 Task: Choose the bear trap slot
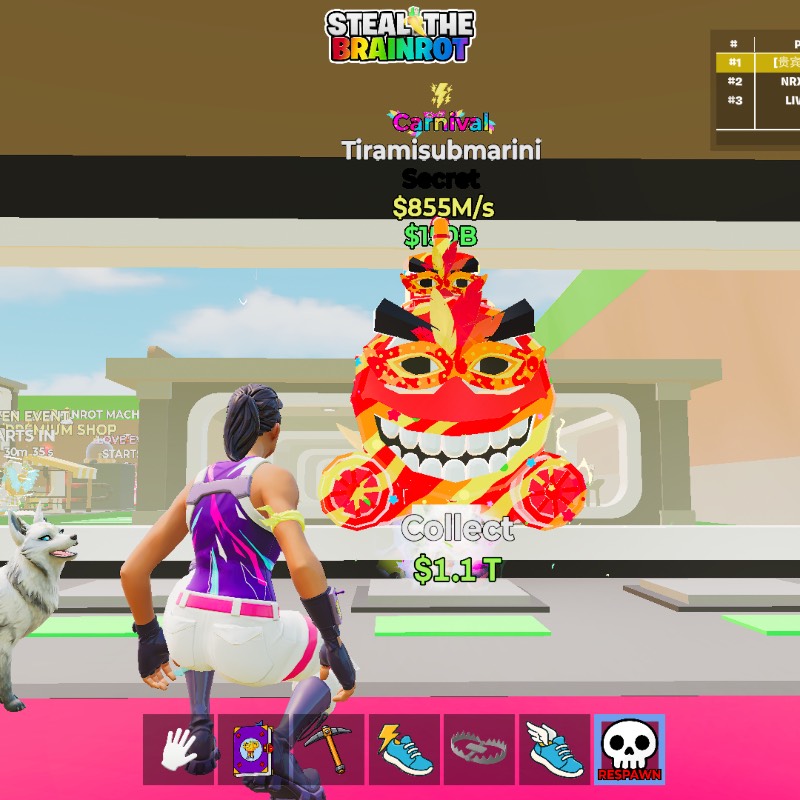[479, 749]
